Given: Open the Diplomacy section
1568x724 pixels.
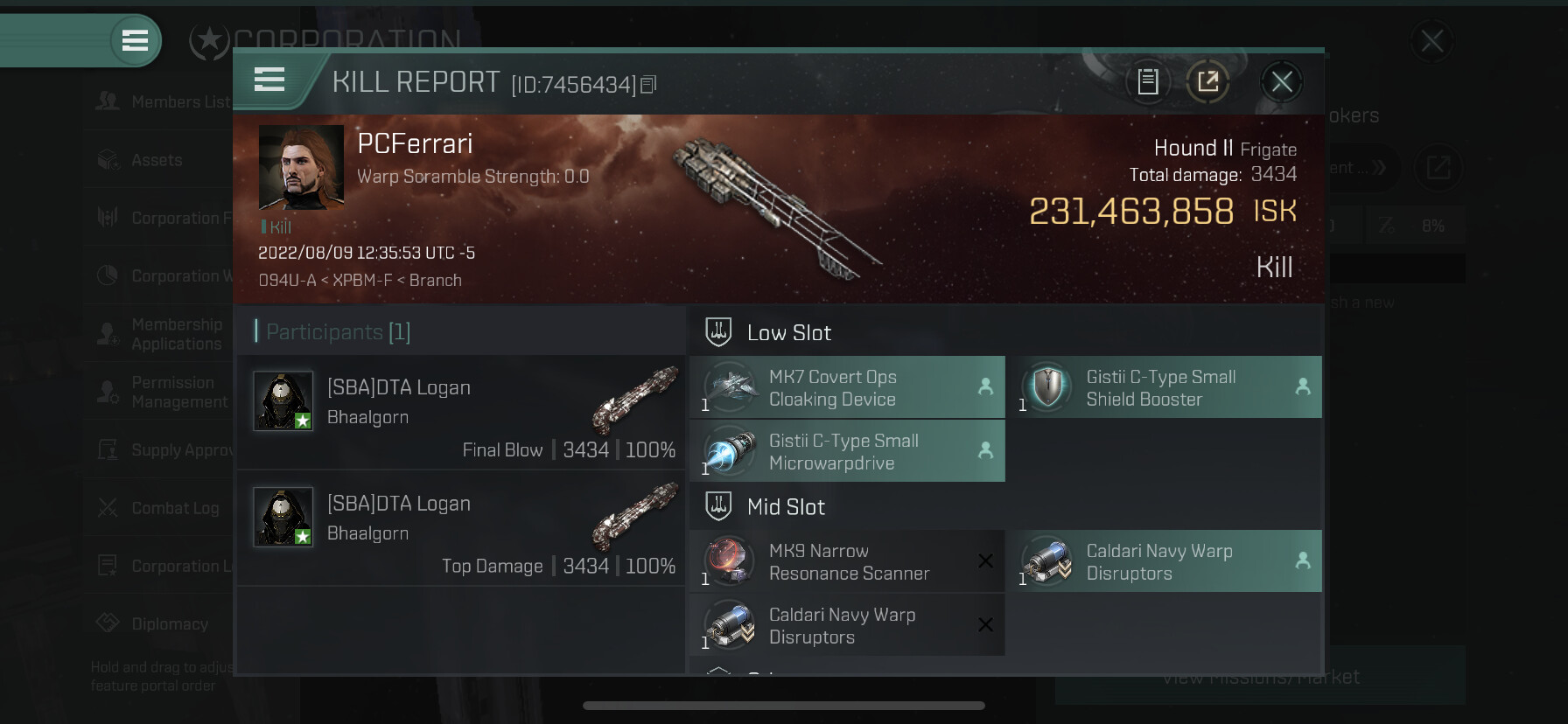Looking at the screenshot, I should pos(162,623).
